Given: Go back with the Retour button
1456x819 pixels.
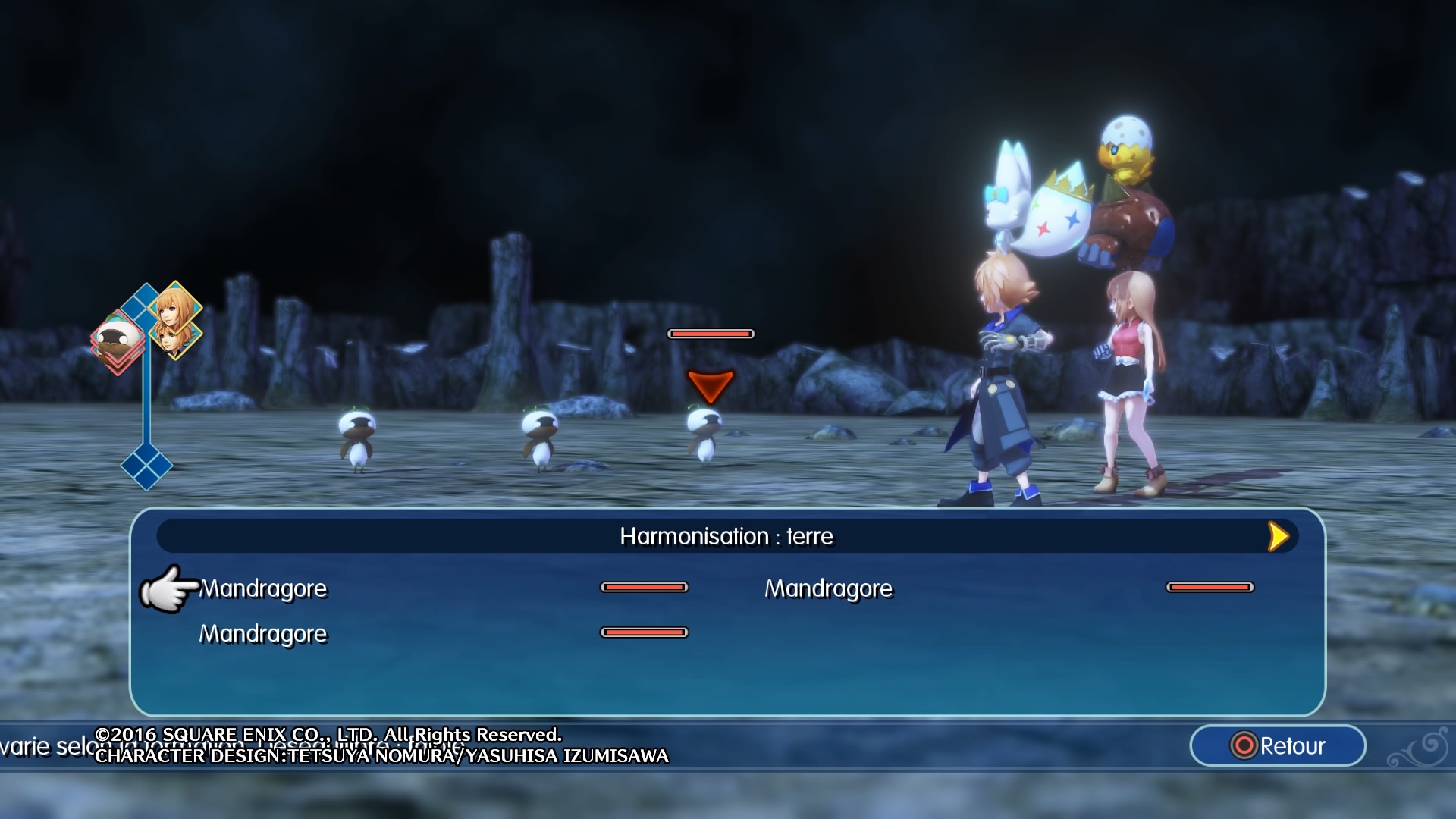Looking at the screenshot, I should 1278,746.
